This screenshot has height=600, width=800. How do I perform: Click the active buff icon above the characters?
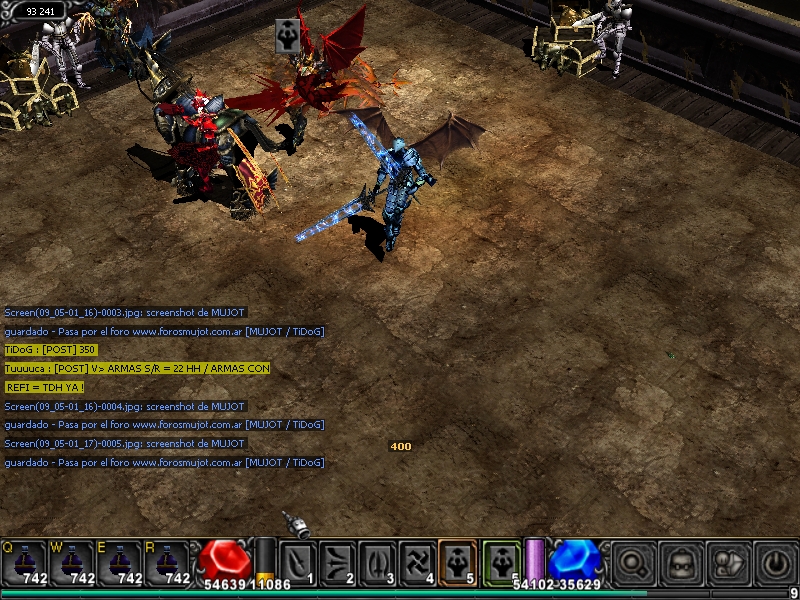[289, 35]
